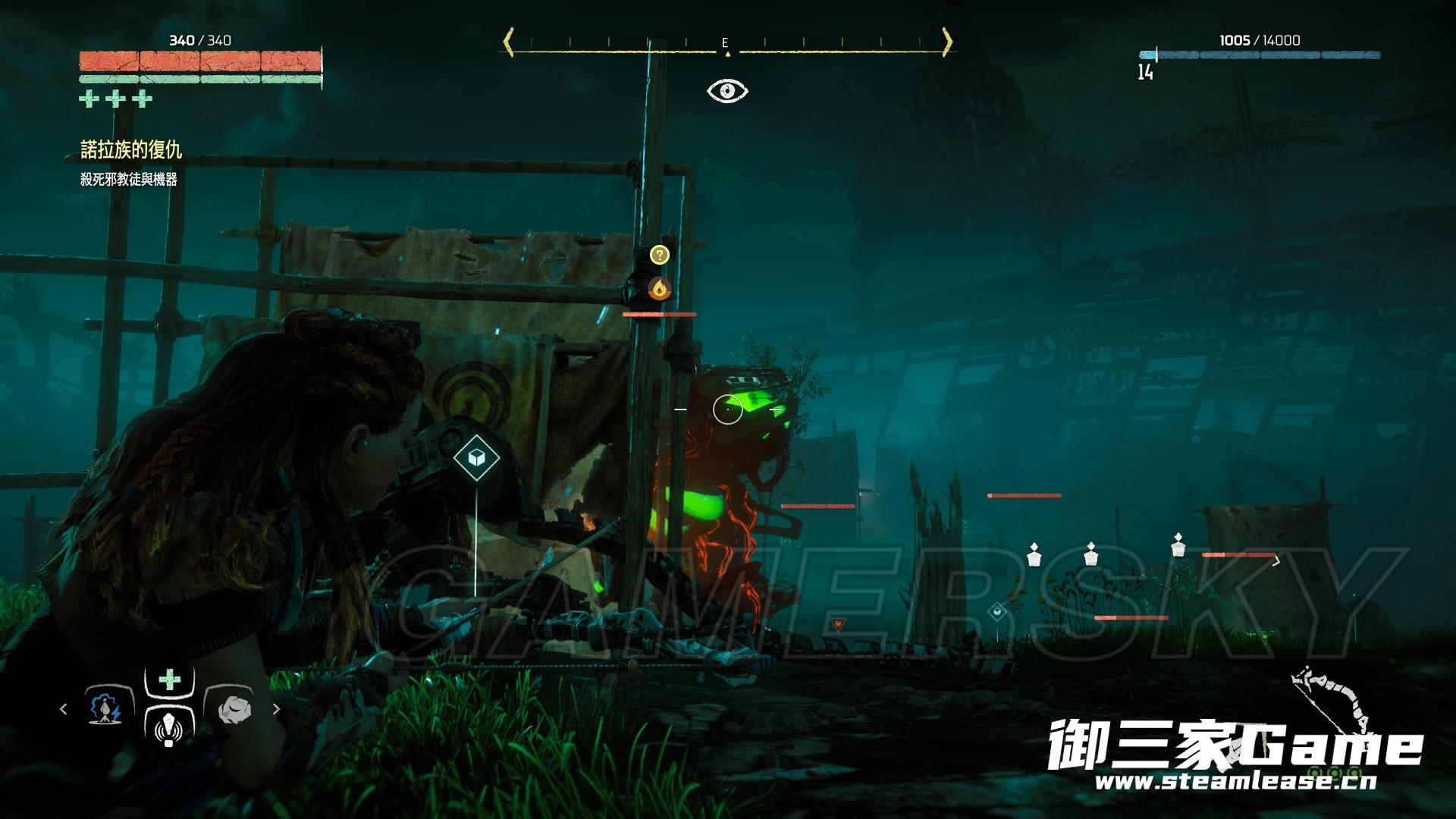Use the green cross health potion slot

click(169, 679)
